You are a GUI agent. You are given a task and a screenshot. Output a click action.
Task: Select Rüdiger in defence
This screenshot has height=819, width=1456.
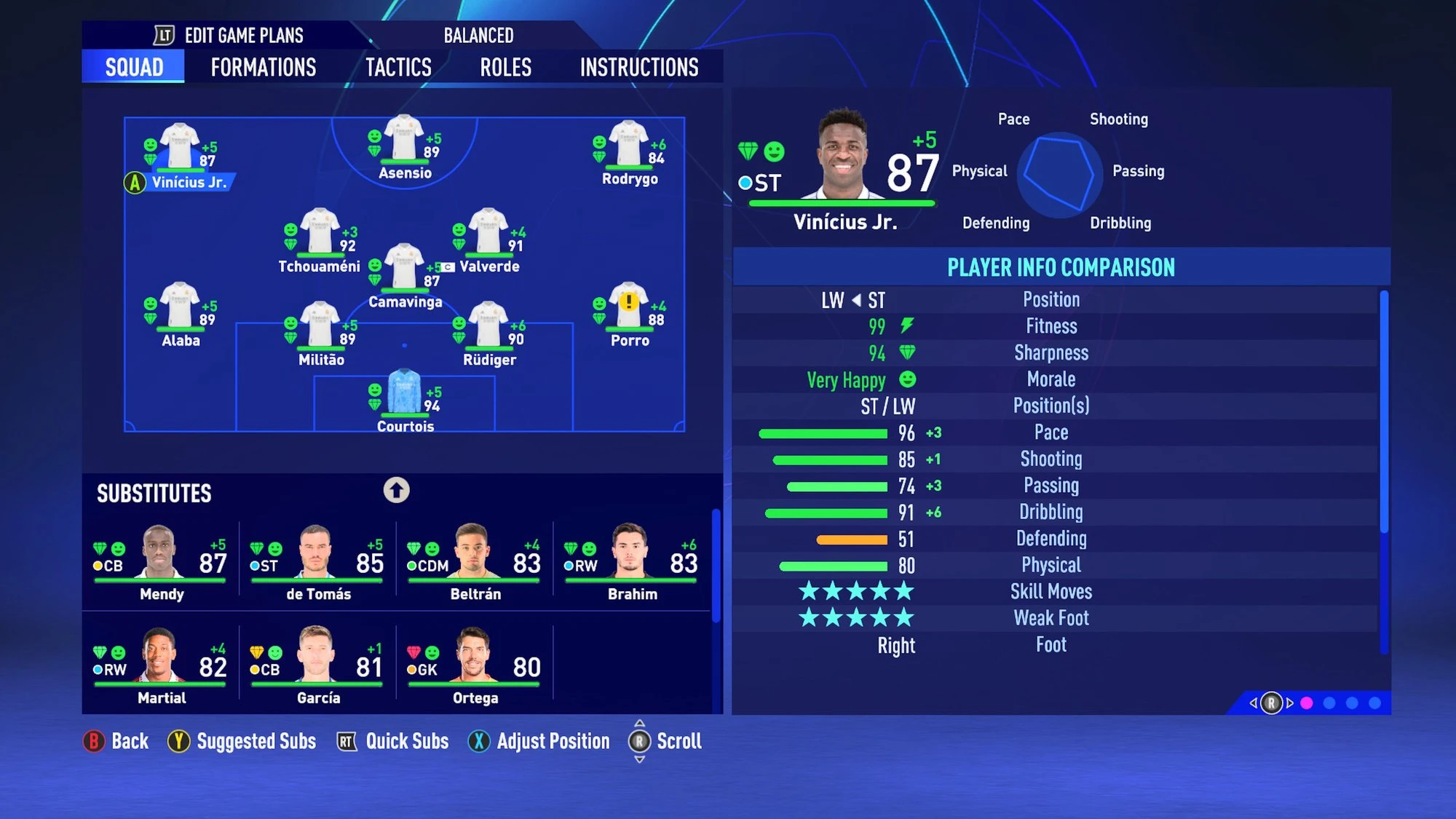(x=488, y=326)
